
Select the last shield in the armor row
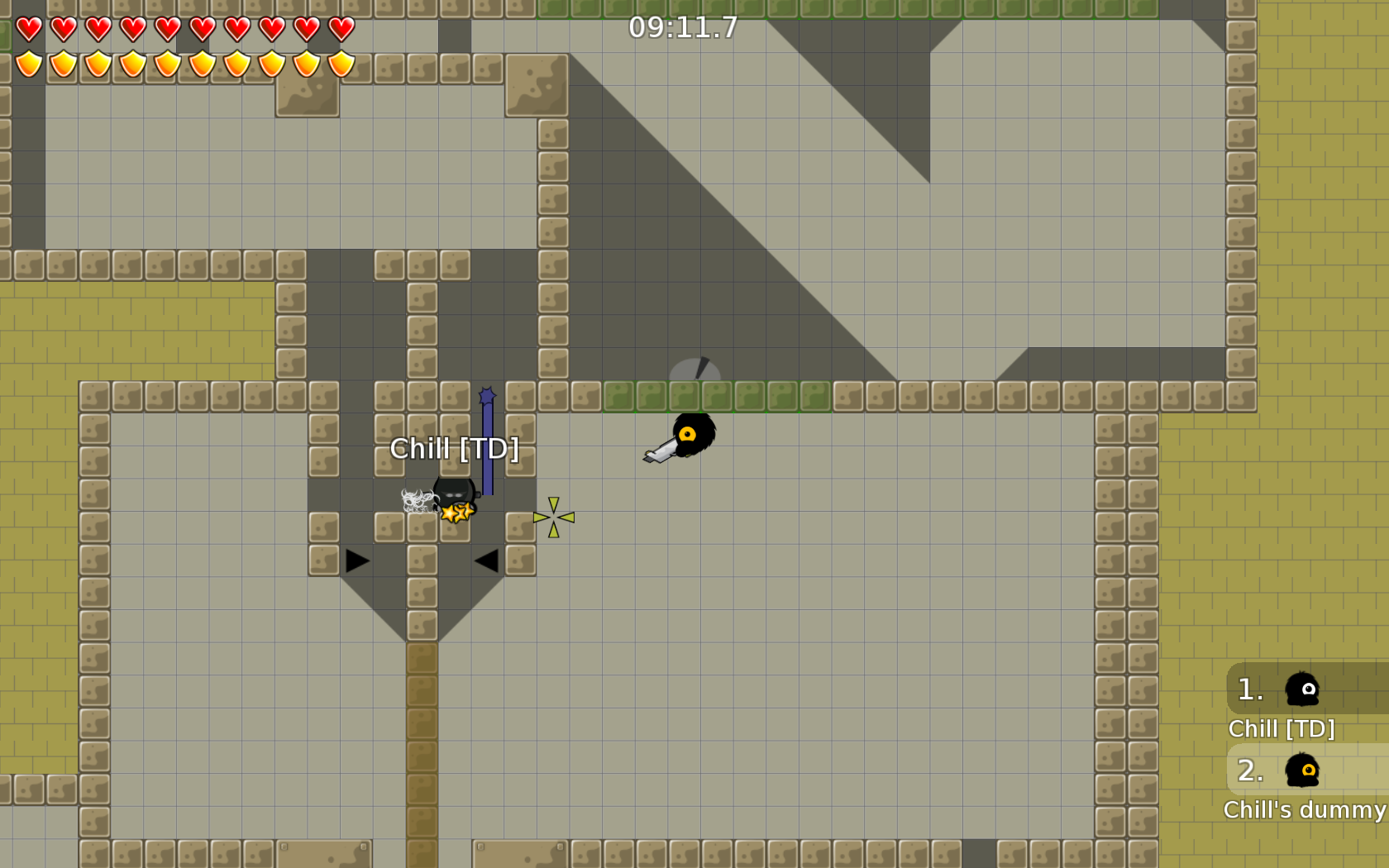pos(341,62)
